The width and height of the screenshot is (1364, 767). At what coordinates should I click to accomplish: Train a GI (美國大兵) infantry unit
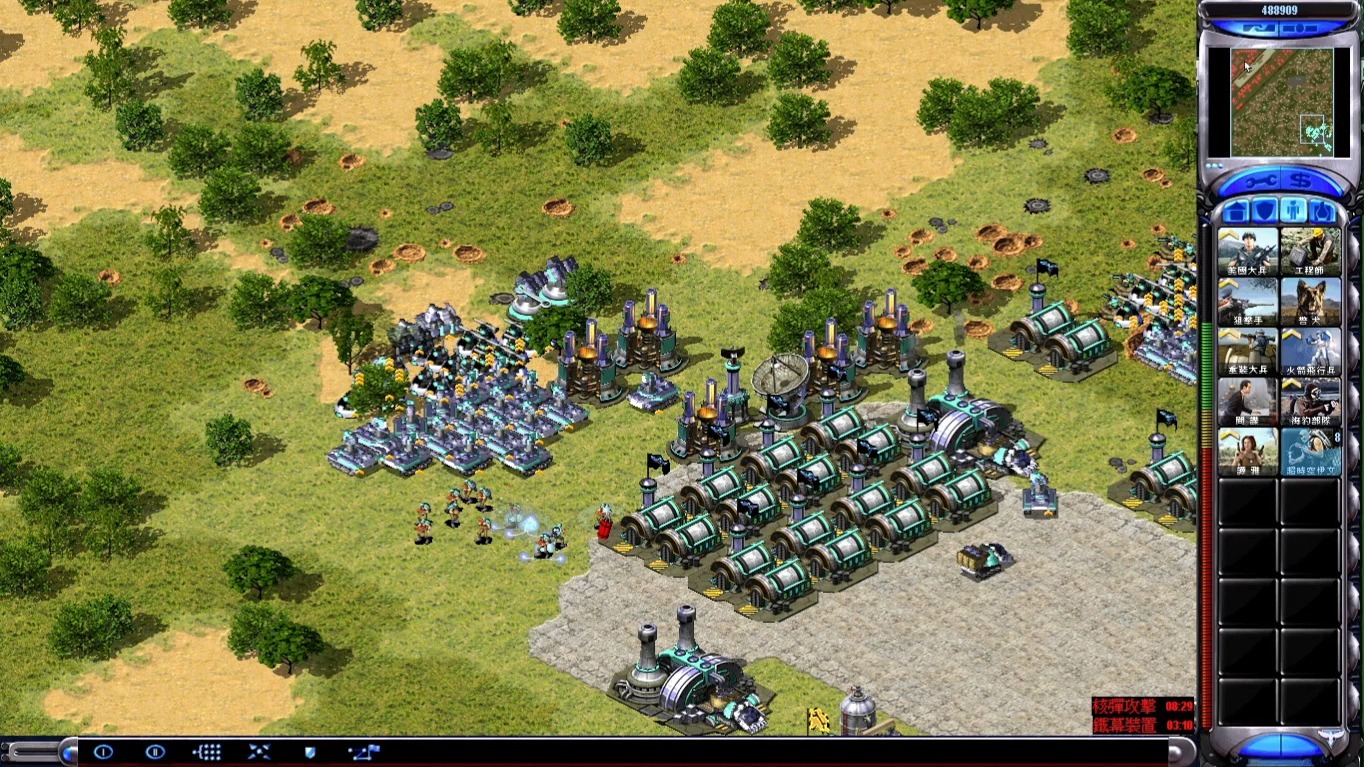click(1247, 251)
